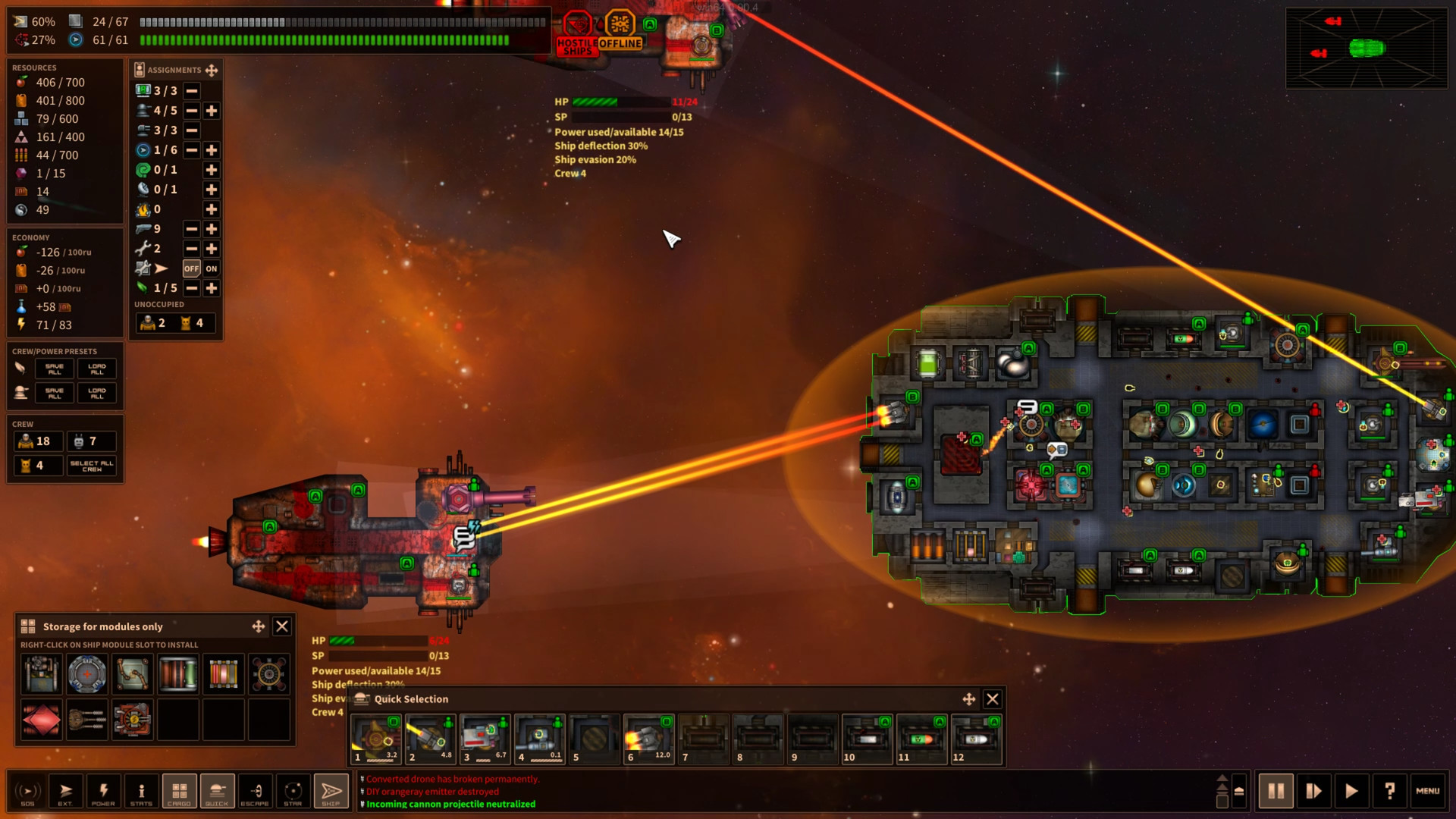The width and height of the screenshot is (1456, 819).
Task: Open the QUICK selection tab
Action: click(x=217, y=791)
